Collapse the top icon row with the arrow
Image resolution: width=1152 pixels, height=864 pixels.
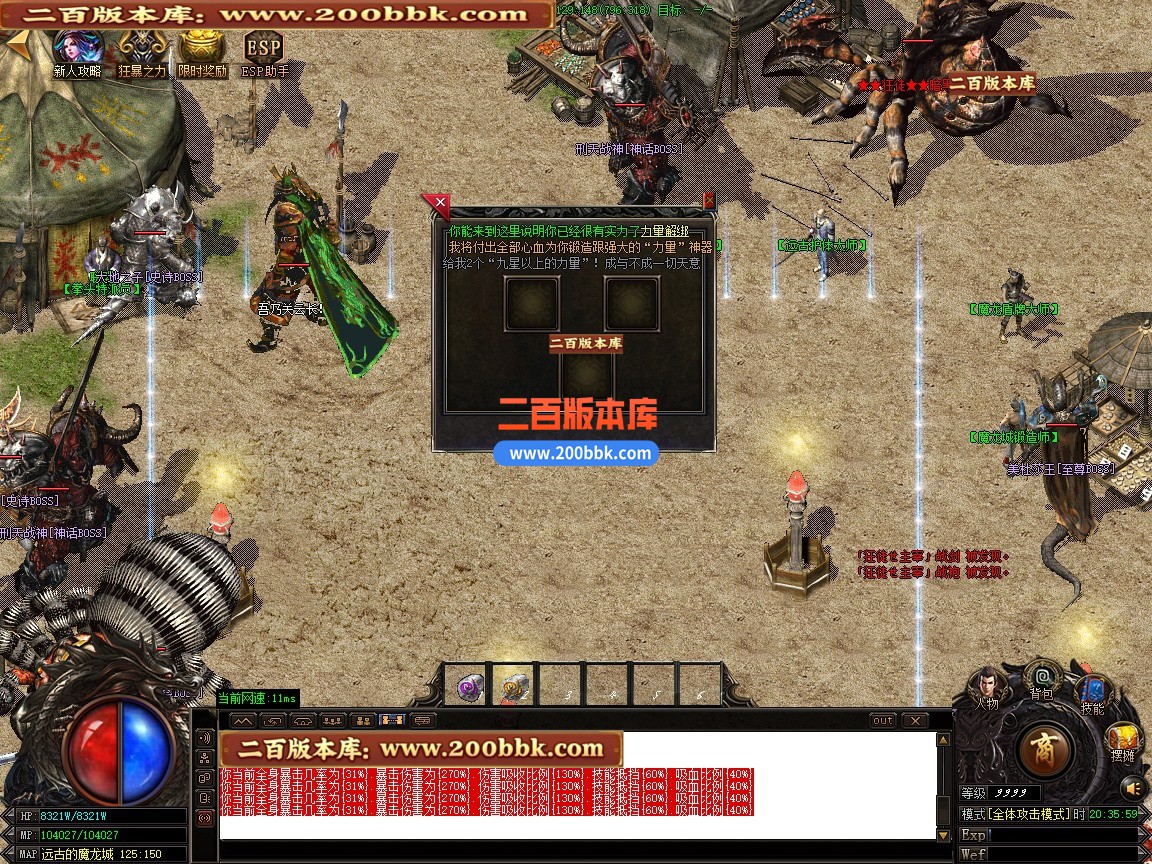point(16,46)
